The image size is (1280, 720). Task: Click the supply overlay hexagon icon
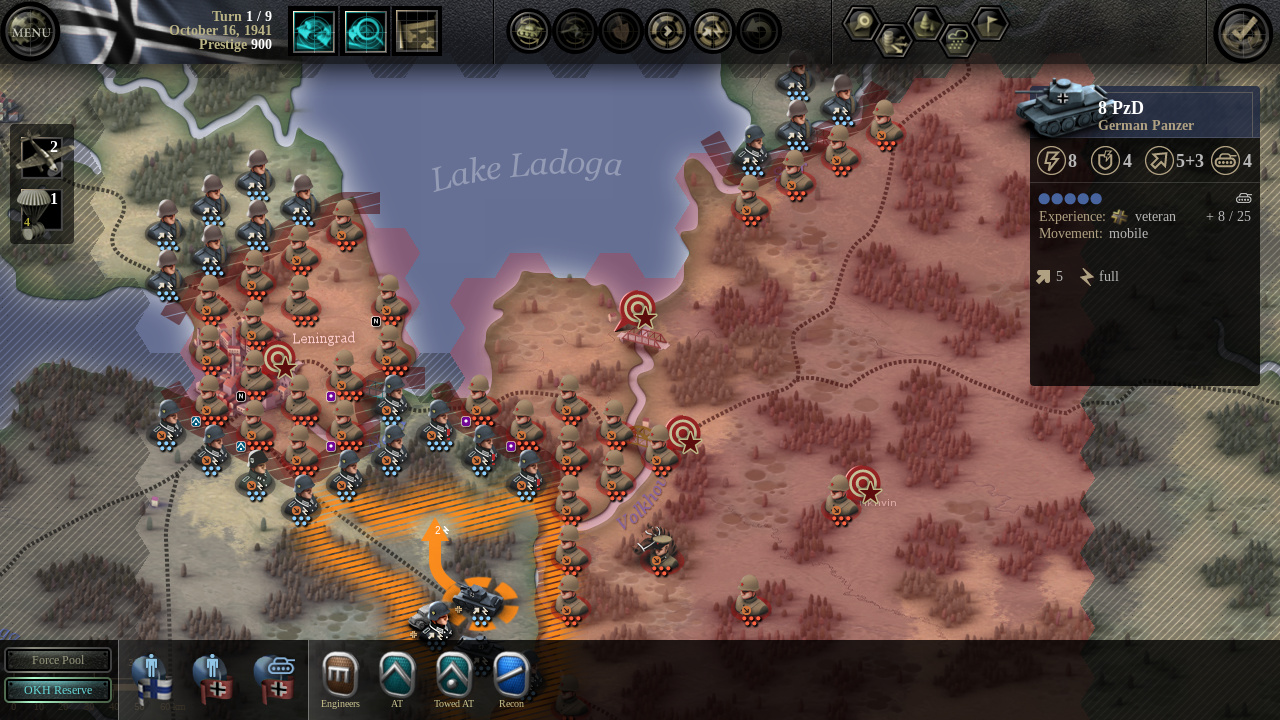tap(893, 43)
